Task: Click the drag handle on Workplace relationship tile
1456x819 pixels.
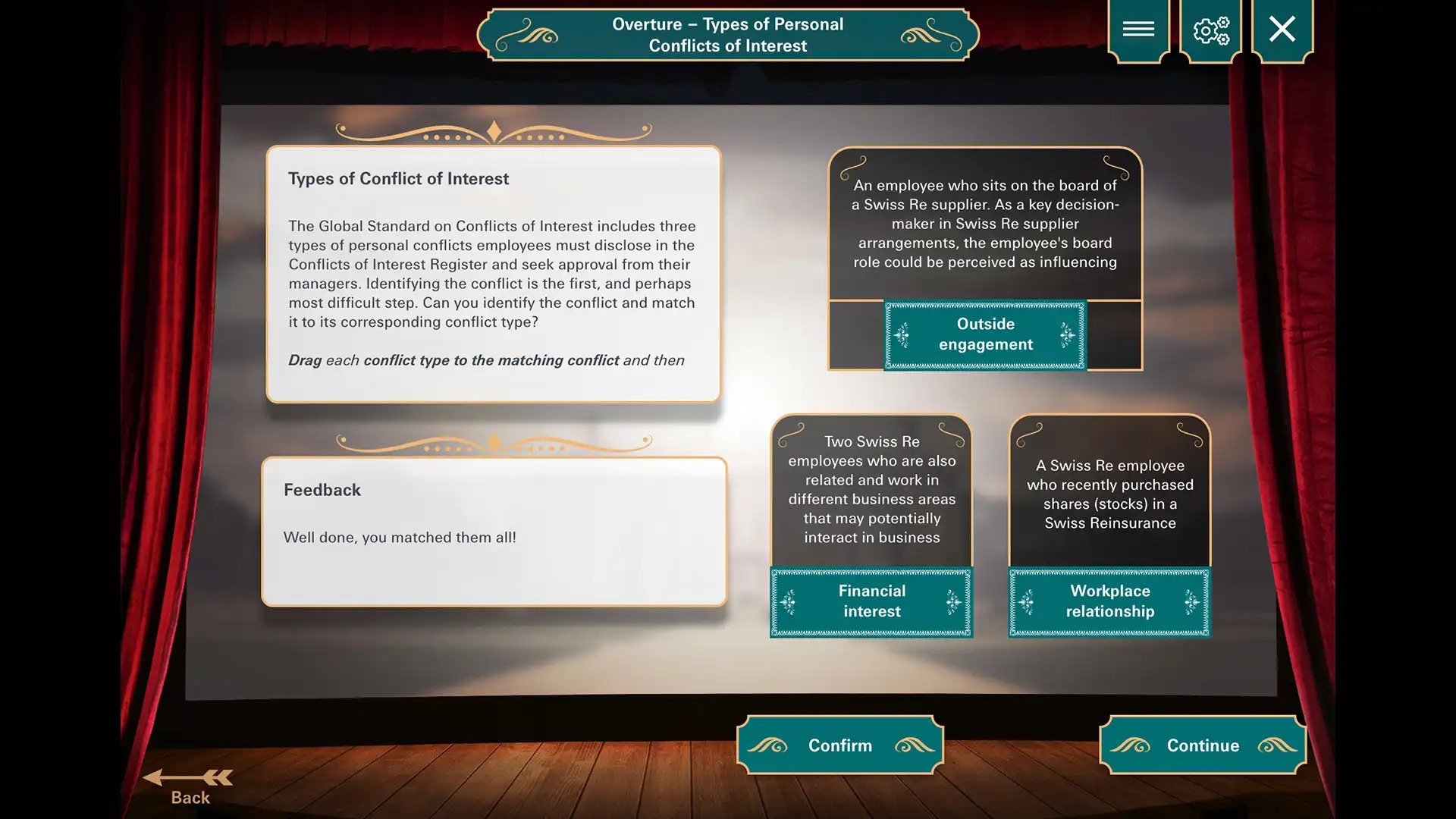Action: [1025, 601]
